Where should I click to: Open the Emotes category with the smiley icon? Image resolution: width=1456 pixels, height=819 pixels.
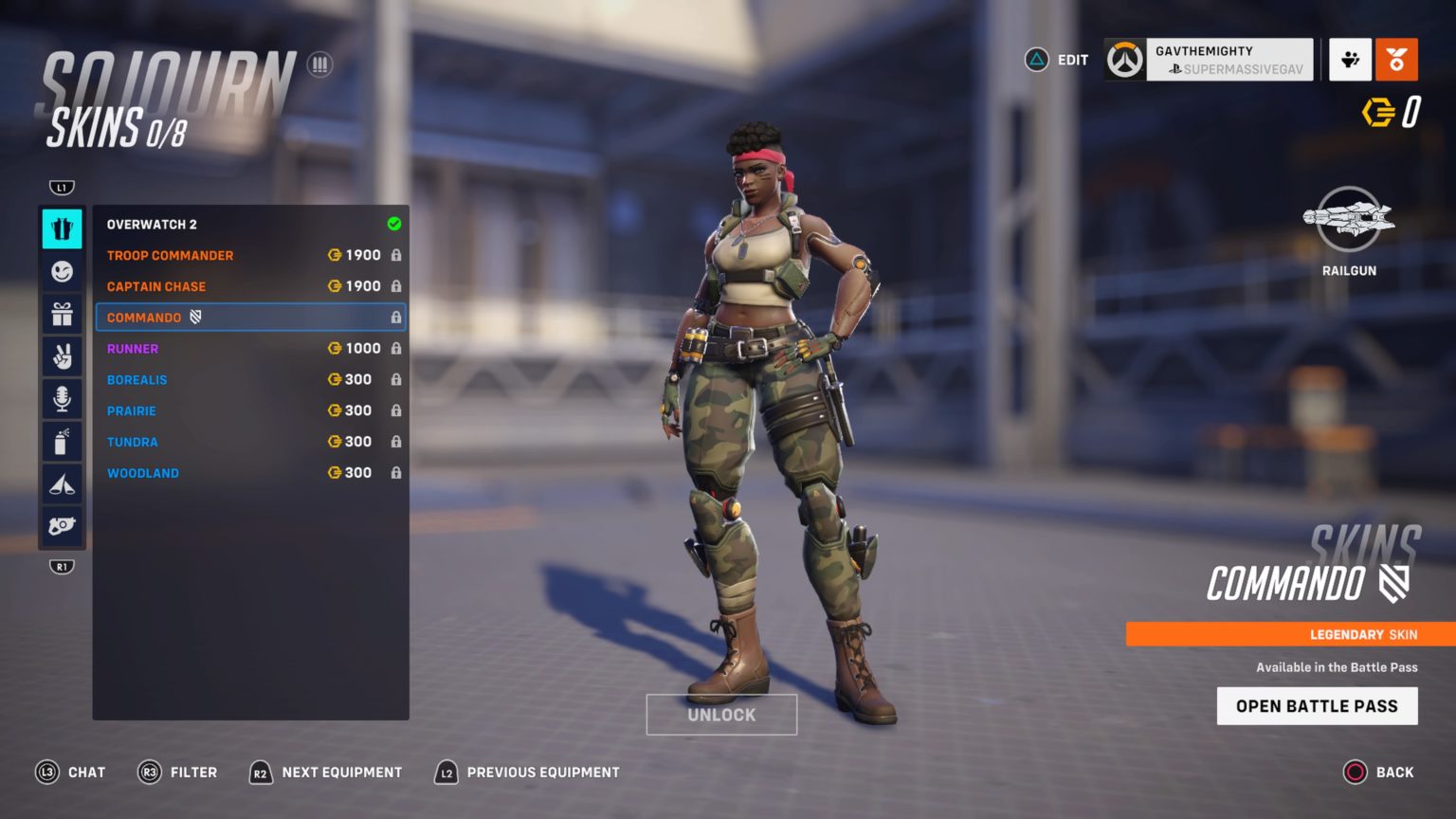tap(62, 272)
